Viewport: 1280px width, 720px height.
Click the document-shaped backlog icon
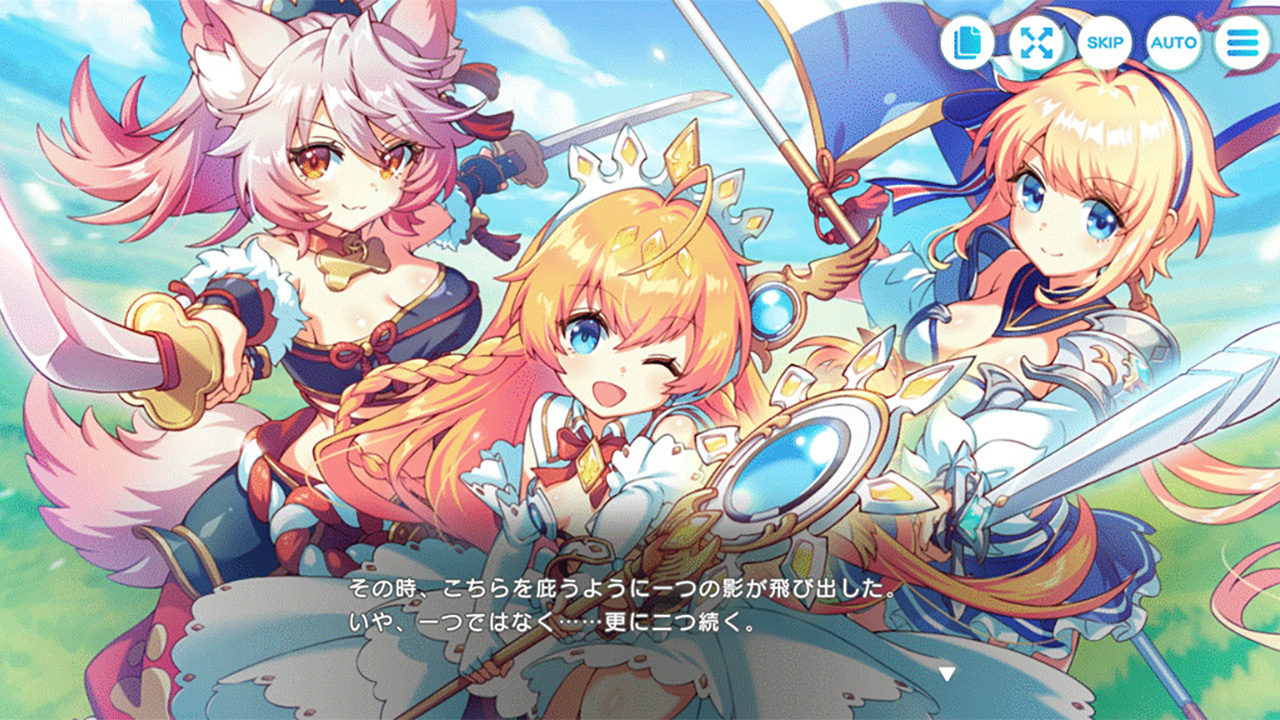pos(966,43)
